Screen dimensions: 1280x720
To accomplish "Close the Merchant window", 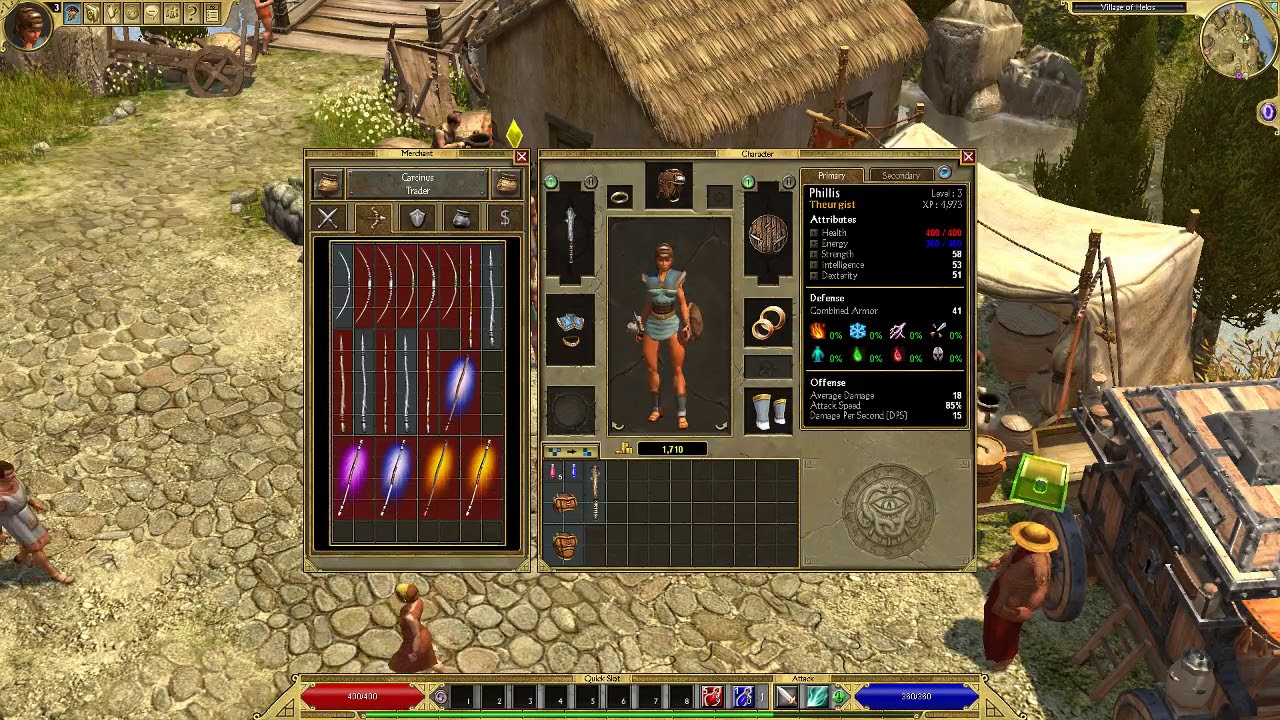I will (521, 157).
